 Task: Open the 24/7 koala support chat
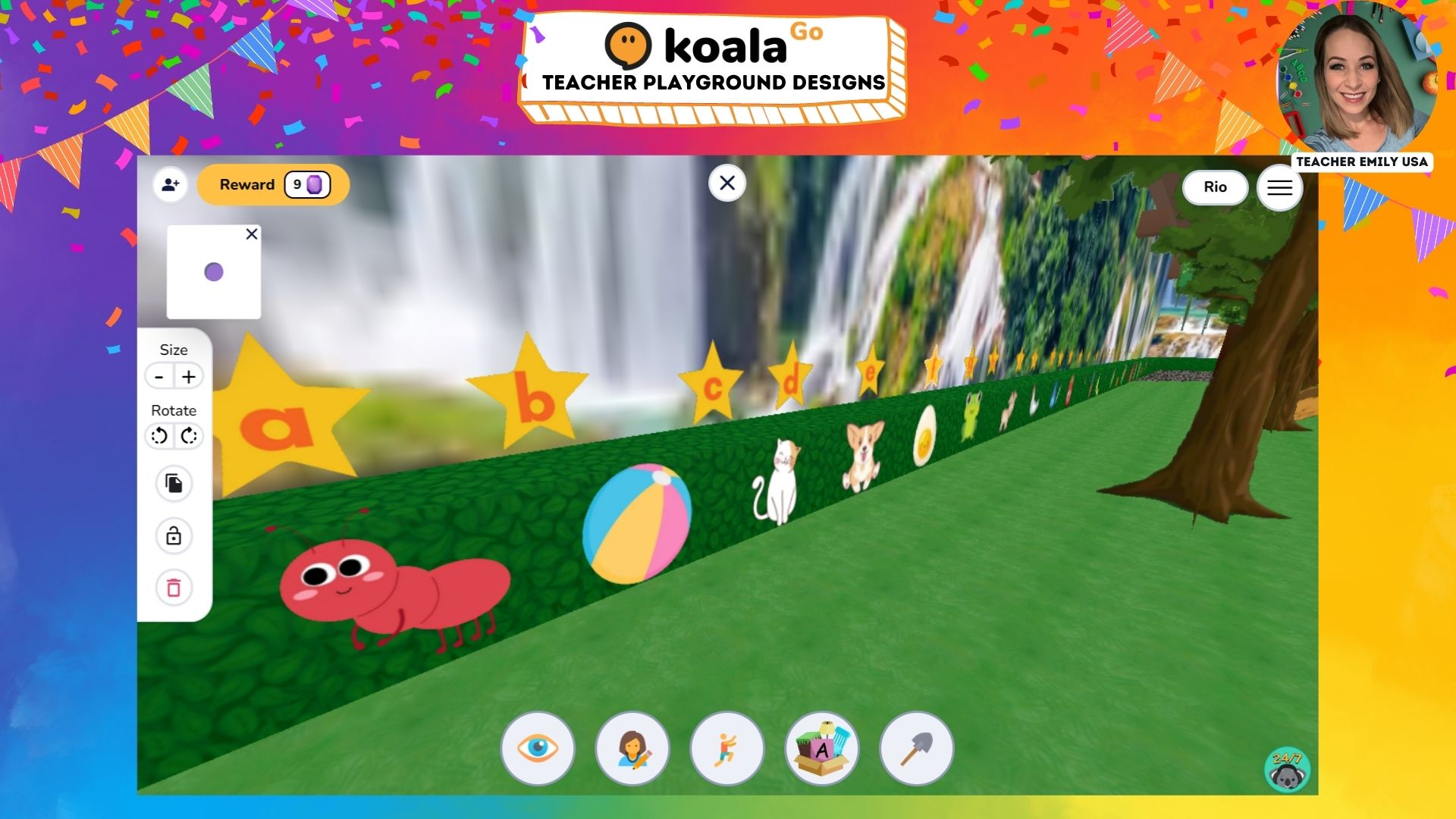click(1287, 768)
